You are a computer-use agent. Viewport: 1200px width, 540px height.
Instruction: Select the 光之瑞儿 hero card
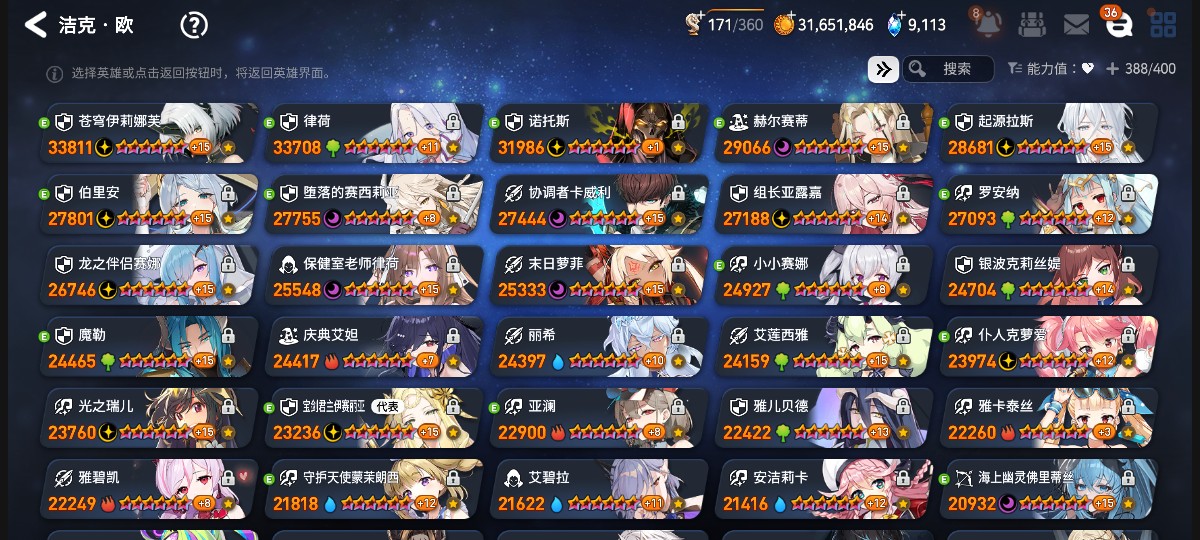[149, 418]
